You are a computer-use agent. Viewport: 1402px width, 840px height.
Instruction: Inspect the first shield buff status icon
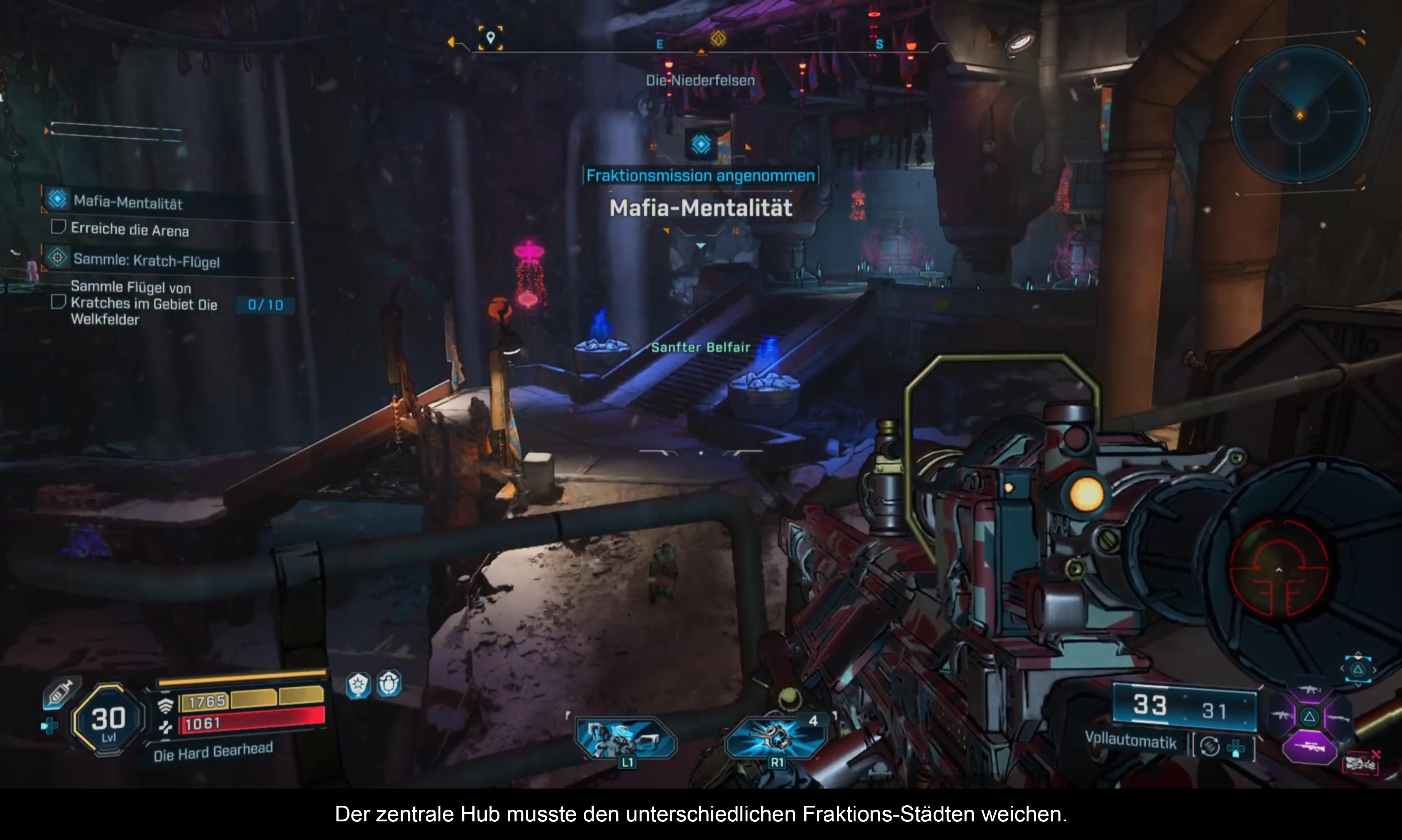[x=358, y=685]
